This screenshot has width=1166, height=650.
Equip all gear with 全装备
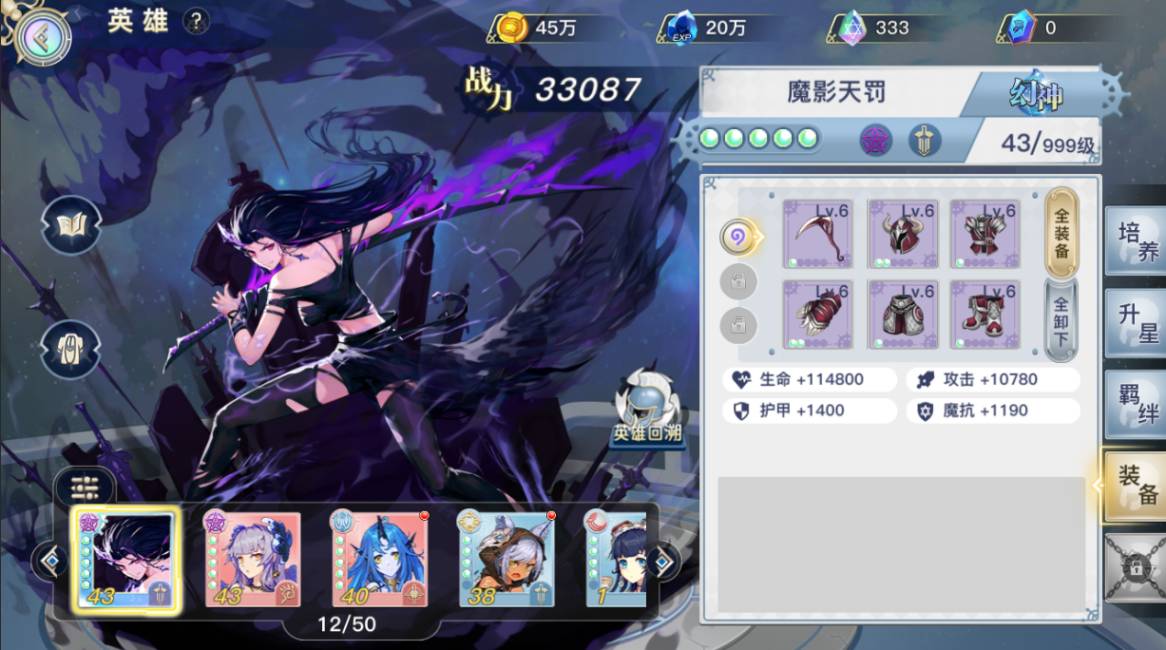[x=1061, y=234]
